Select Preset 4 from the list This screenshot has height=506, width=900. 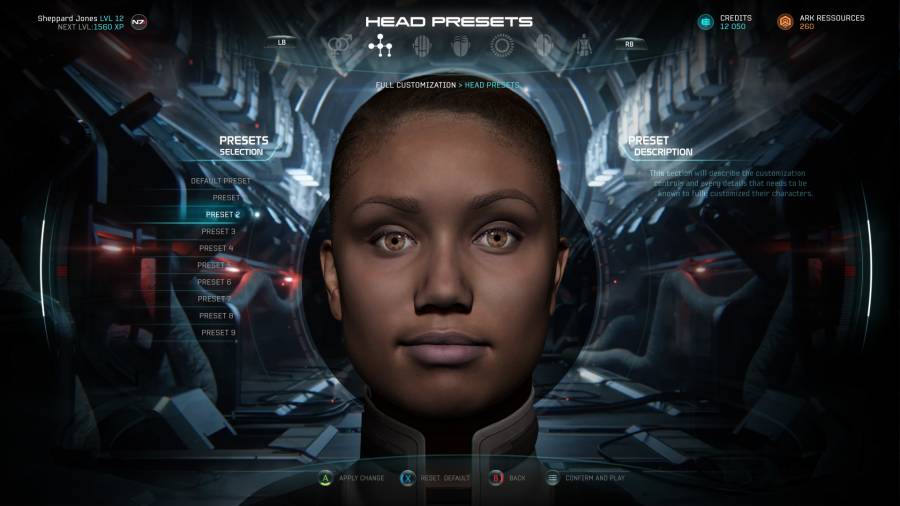[216, 248]
